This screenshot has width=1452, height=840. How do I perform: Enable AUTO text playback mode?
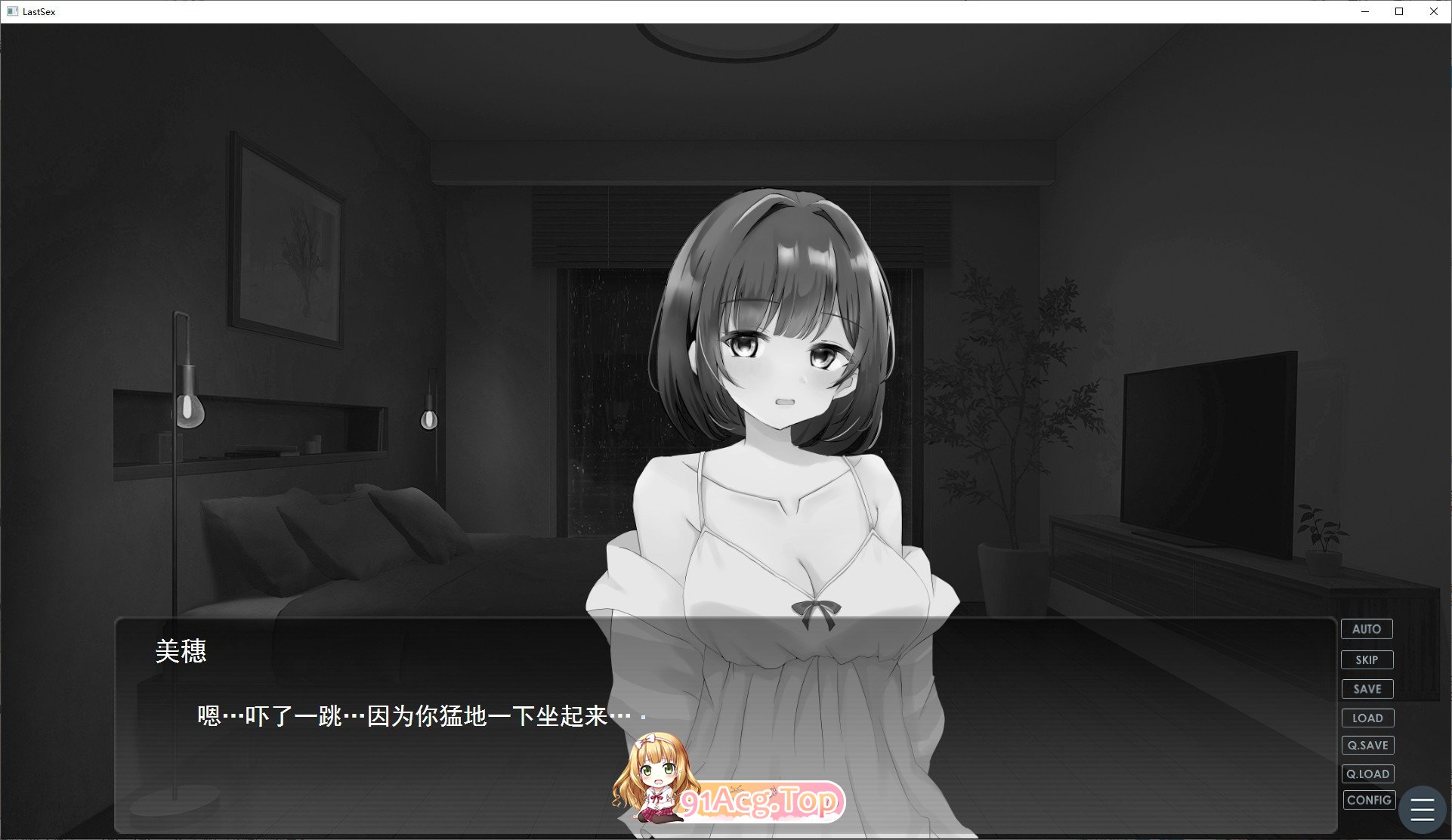[x=1367, y=628]
